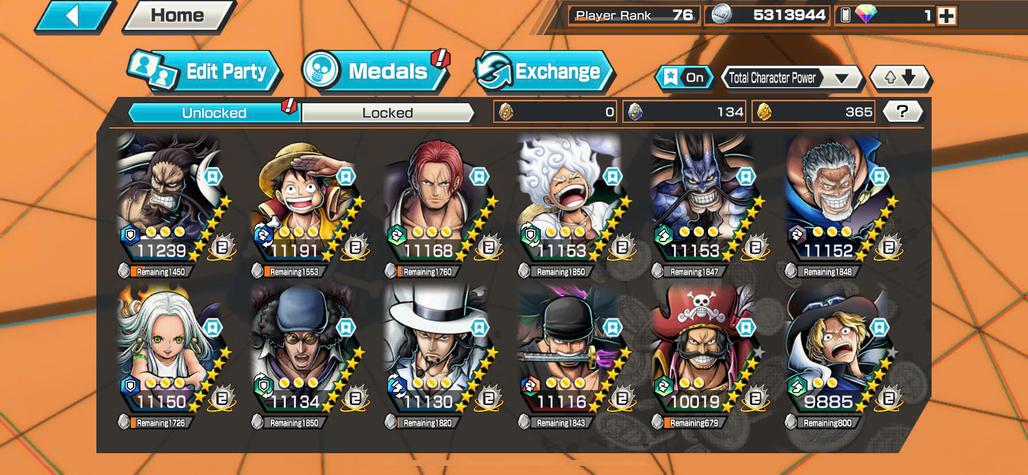
Task: Select the Unlocked characters tab
Action: tap(214, 113)
